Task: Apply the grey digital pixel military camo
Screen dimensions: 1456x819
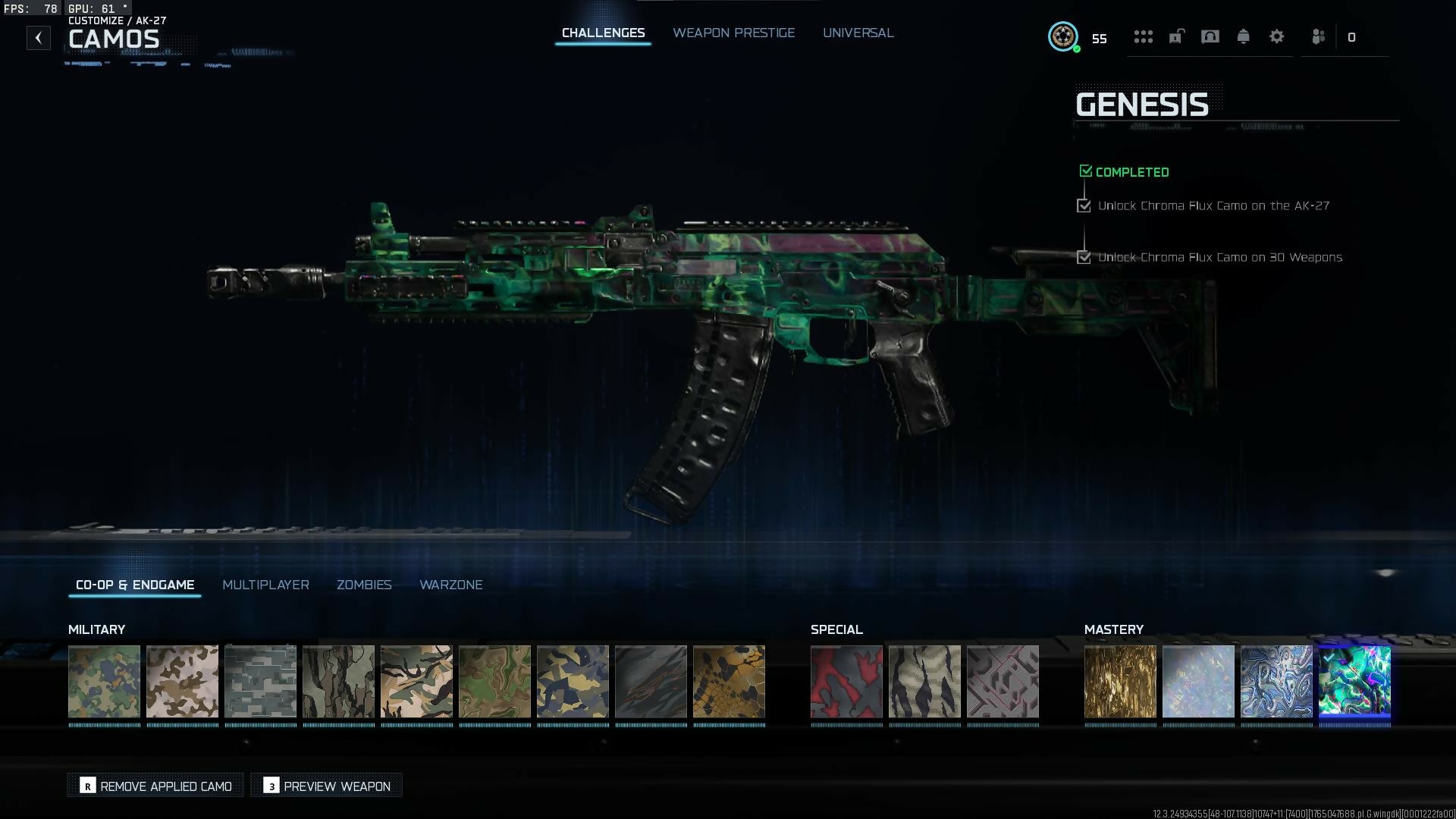Action: coord(260,681)
